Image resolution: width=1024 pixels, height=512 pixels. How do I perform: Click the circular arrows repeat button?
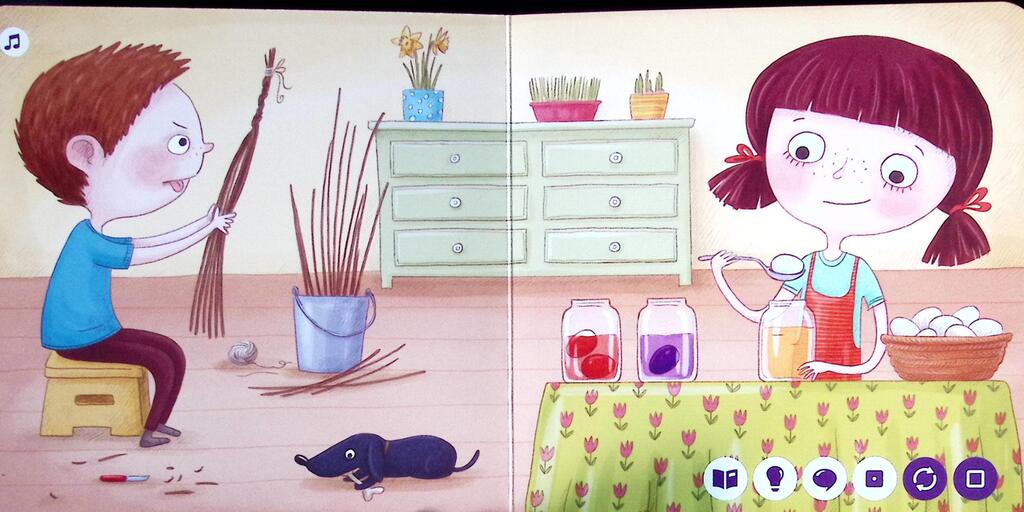[x=924, y=479]
